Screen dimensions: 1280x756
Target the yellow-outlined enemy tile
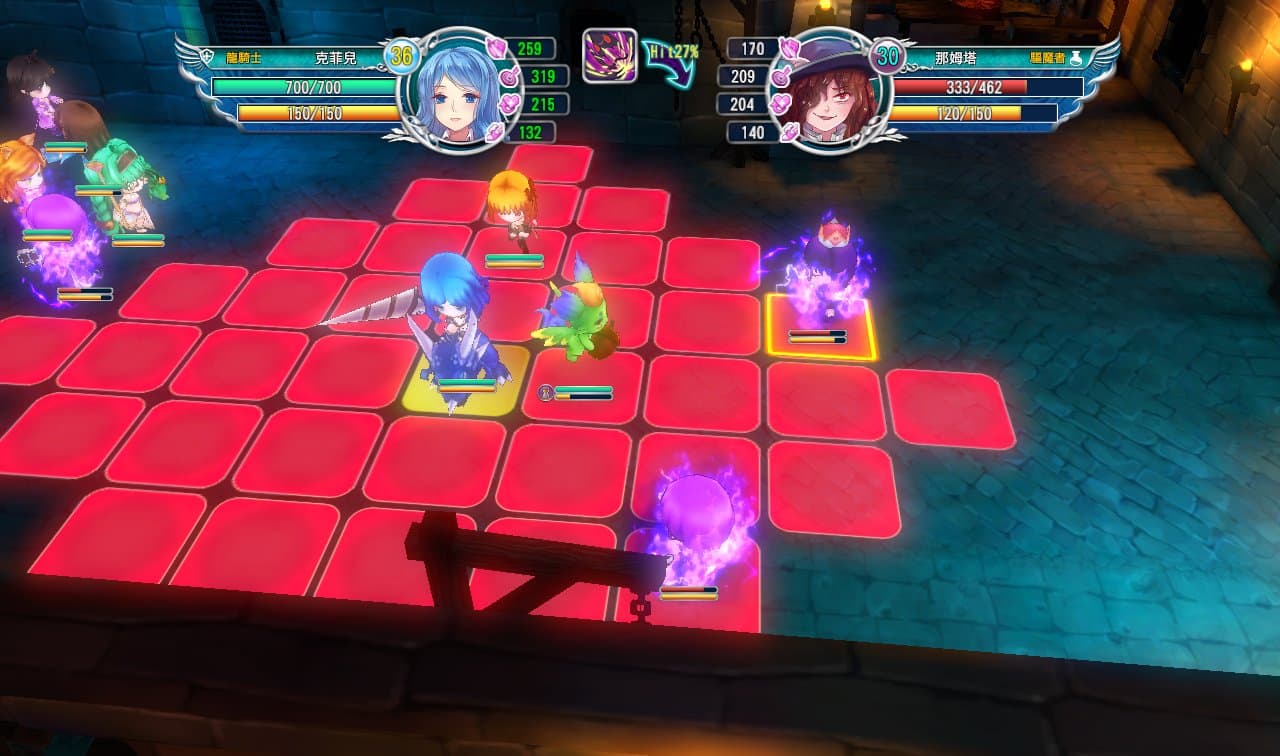click(822, 326)
